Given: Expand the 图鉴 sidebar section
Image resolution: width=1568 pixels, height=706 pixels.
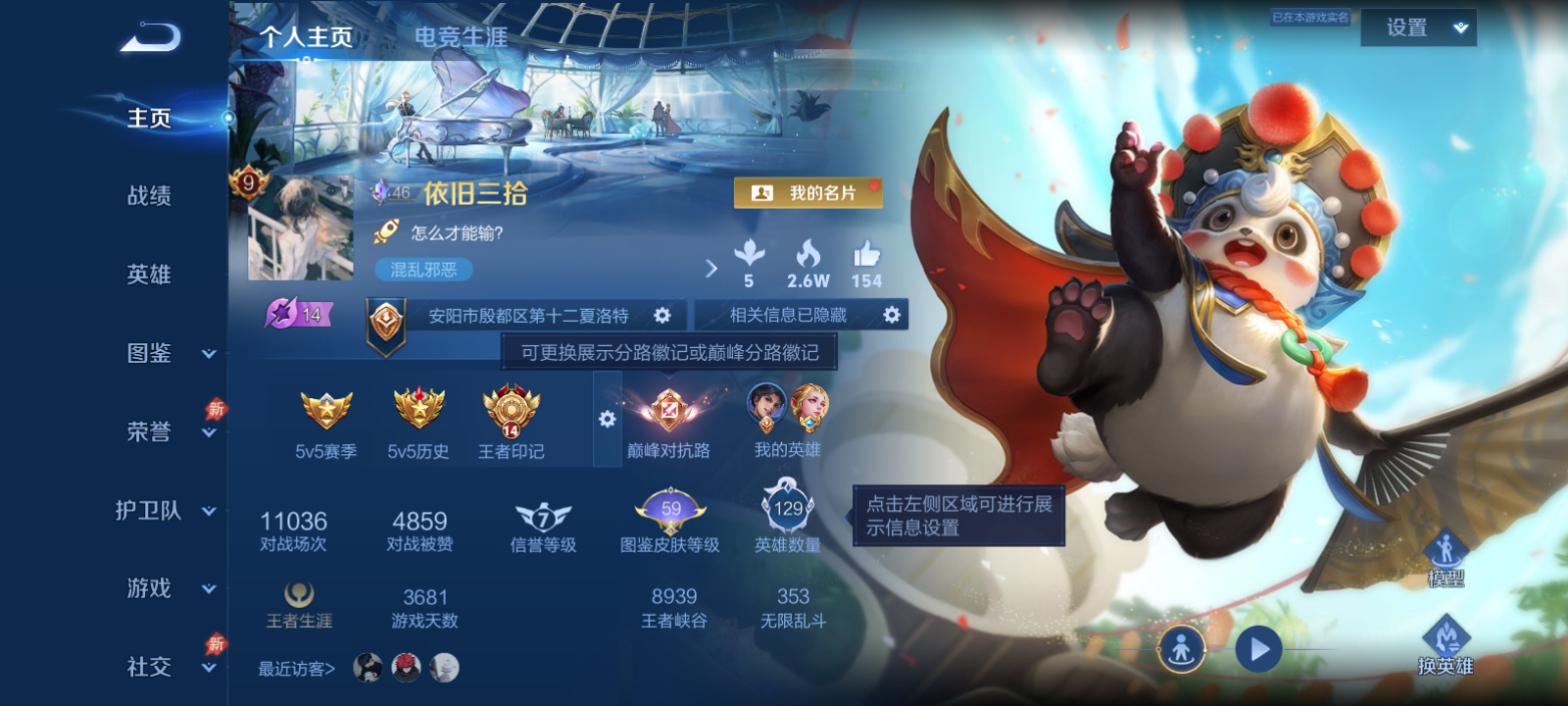Looking at the screenshot, I should pos(148,353).
